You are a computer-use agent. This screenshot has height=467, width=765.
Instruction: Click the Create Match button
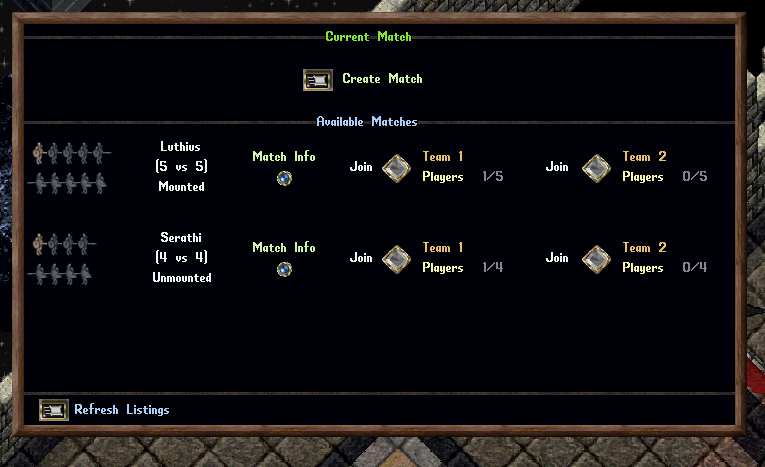click(x=317, y=79)
